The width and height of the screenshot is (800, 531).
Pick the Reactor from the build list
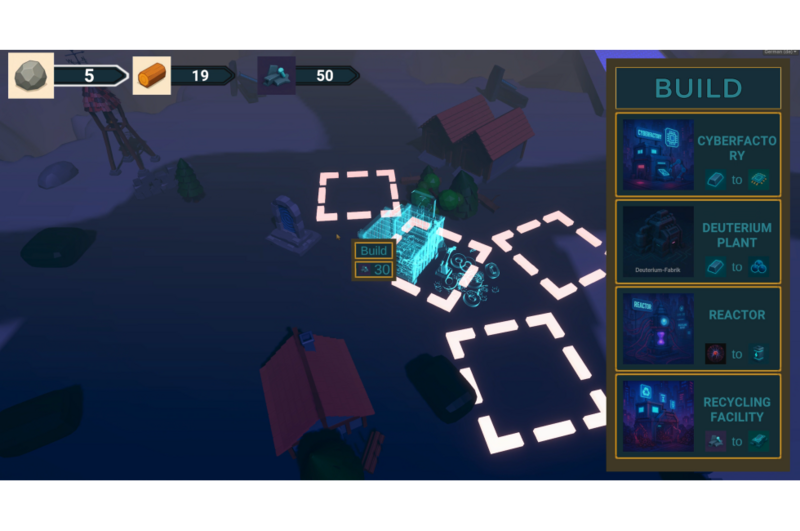[x=697, y=329]
